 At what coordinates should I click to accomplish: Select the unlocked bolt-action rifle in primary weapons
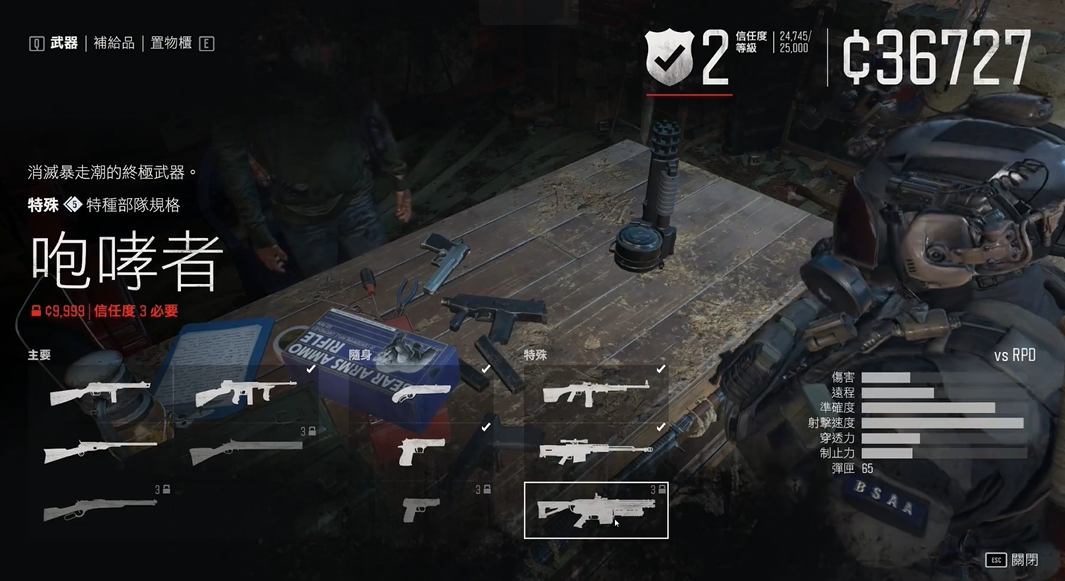100,451
